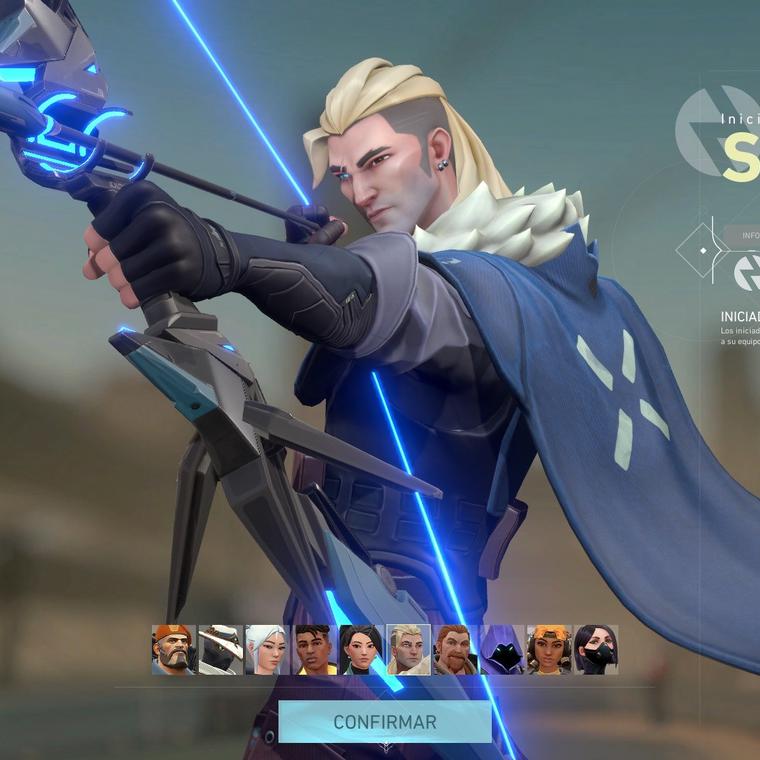Select Brimstone's agent portrait
Viewport: 760px width, 760px height.
point(174,650)
